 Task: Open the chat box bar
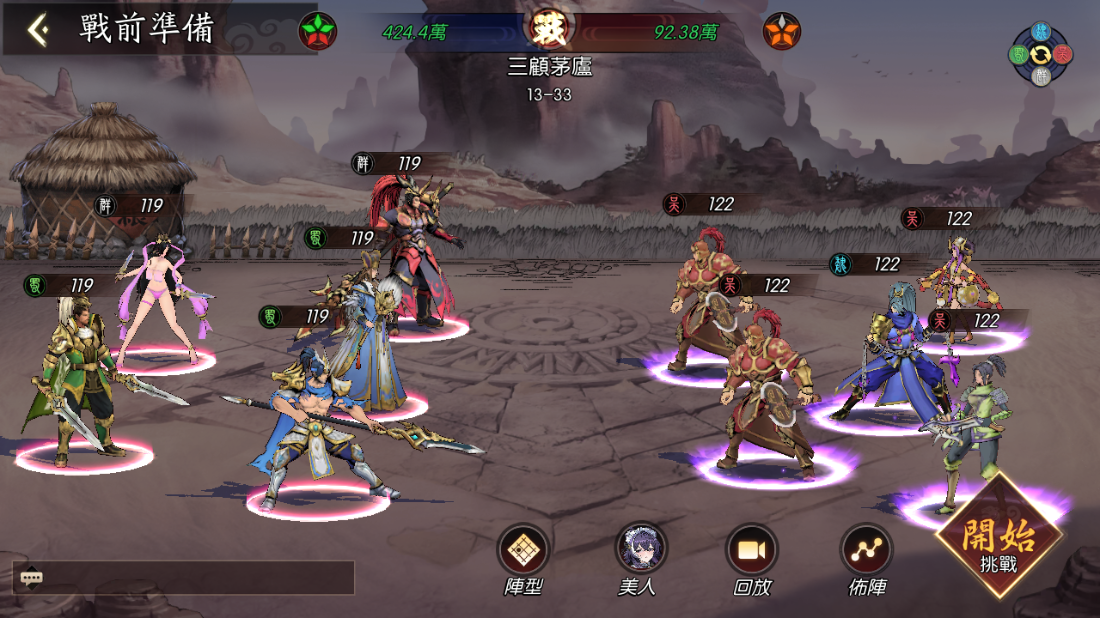[183, 578]
